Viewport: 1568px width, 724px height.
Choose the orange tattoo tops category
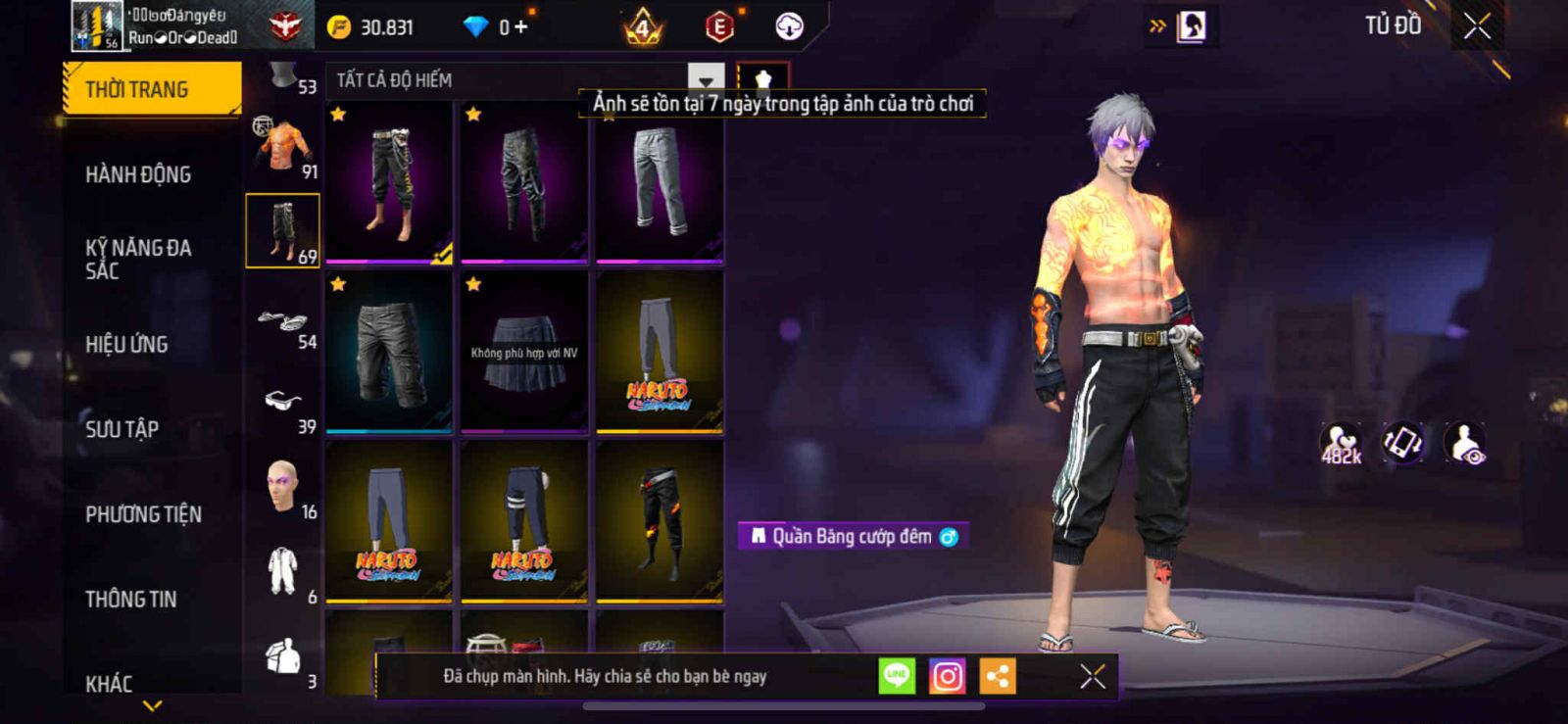(x=283, y=147)
